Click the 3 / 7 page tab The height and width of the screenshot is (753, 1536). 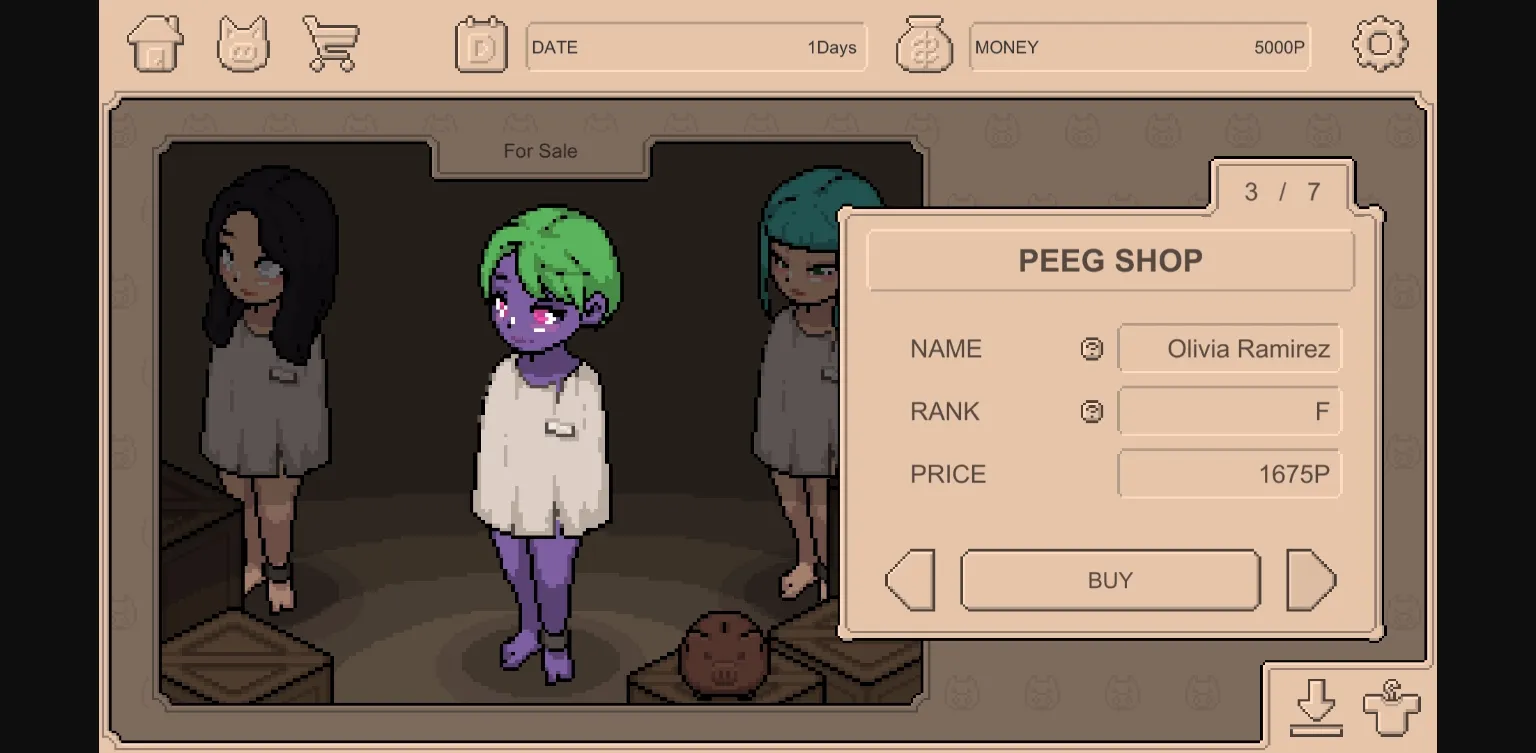click(x=1281, y=192)
